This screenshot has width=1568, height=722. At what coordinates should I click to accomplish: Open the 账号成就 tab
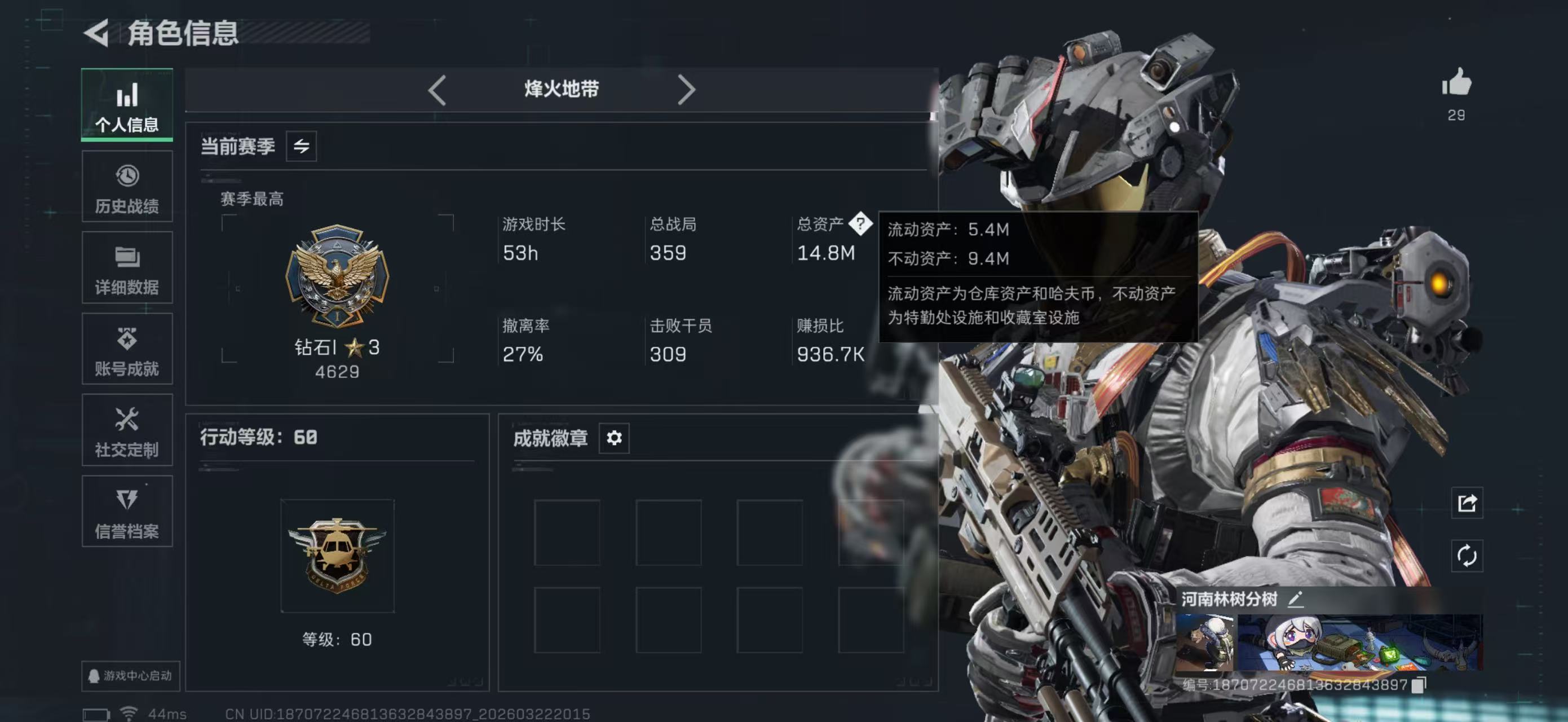pyautogui.click(x=127, y=349)
